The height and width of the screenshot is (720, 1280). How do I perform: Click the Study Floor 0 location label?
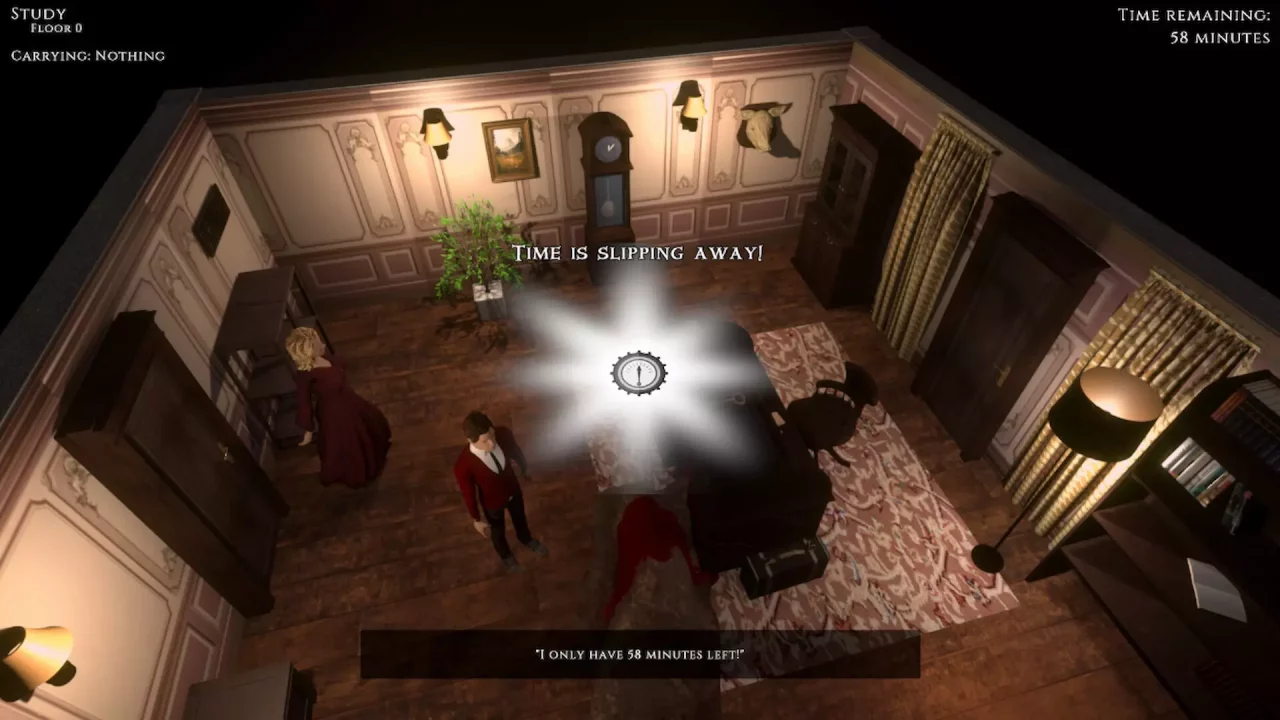[43, 19]
